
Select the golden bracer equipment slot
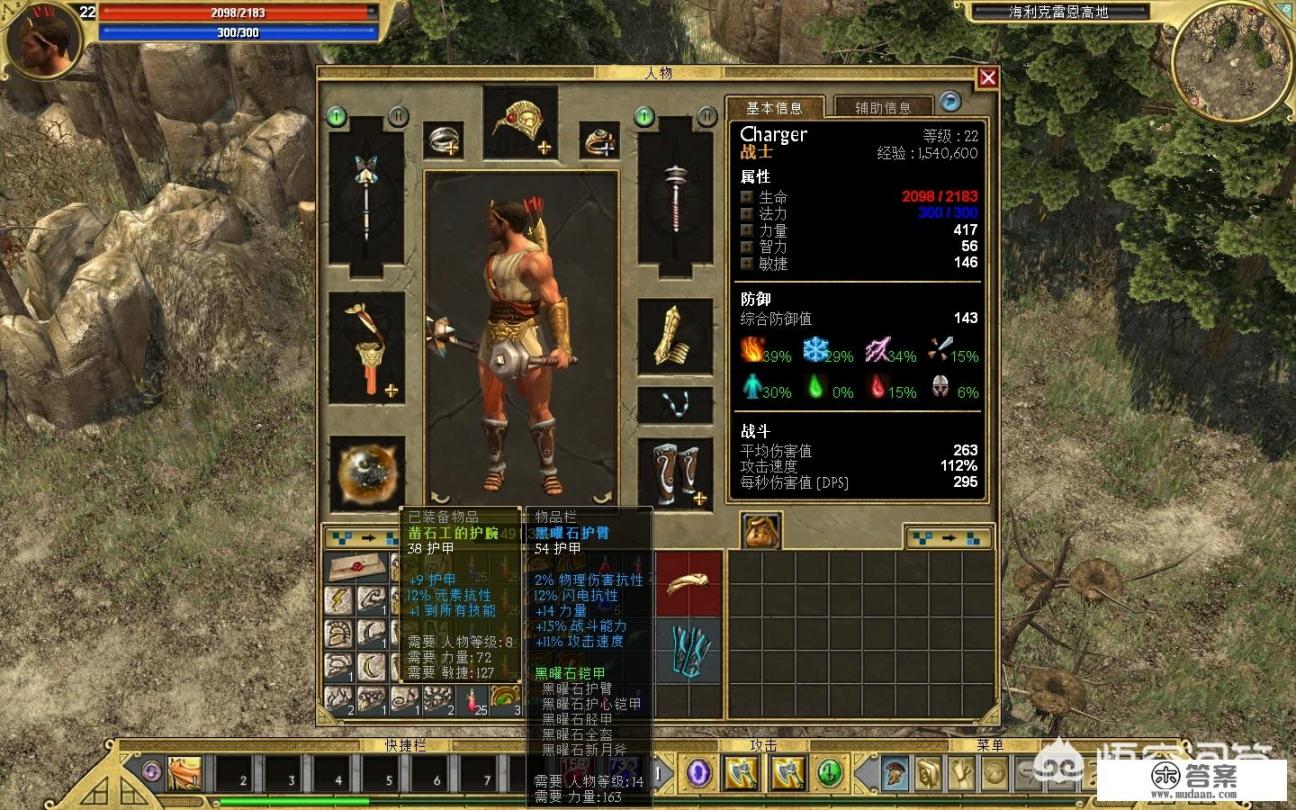[675, 337]
